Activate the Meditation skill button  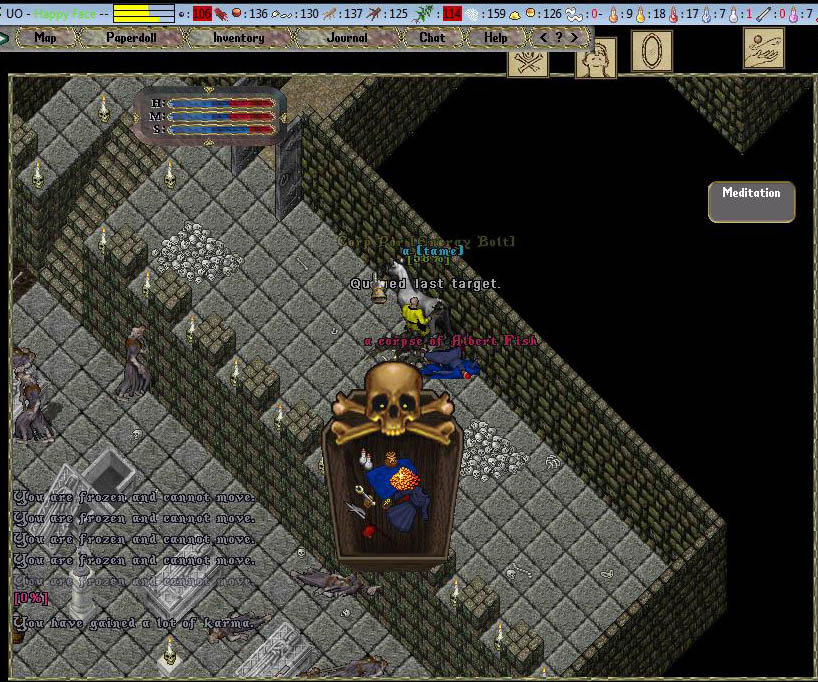(751, 201)
